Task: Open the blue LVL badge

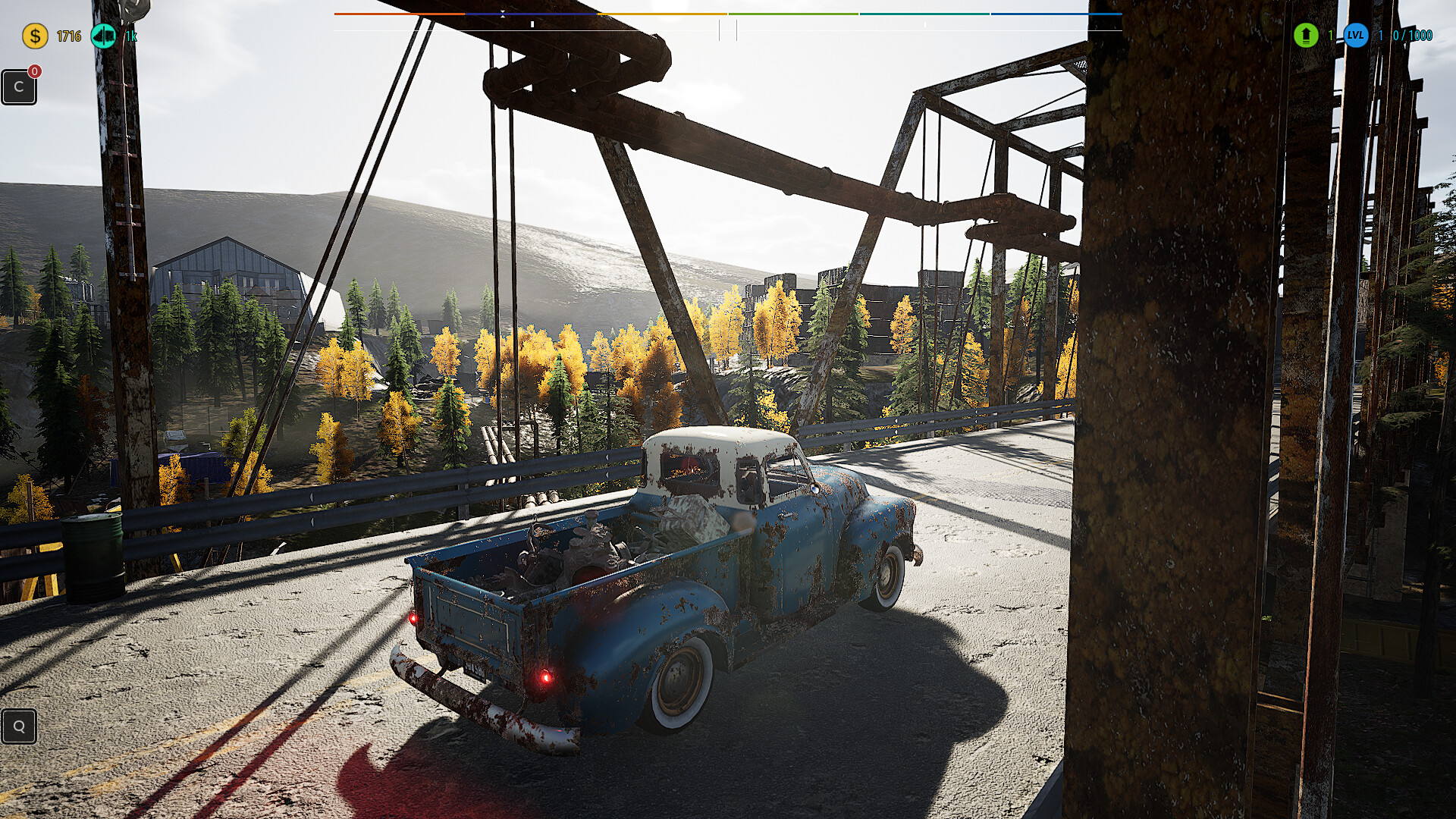Action: click(x=1356, y=35)
